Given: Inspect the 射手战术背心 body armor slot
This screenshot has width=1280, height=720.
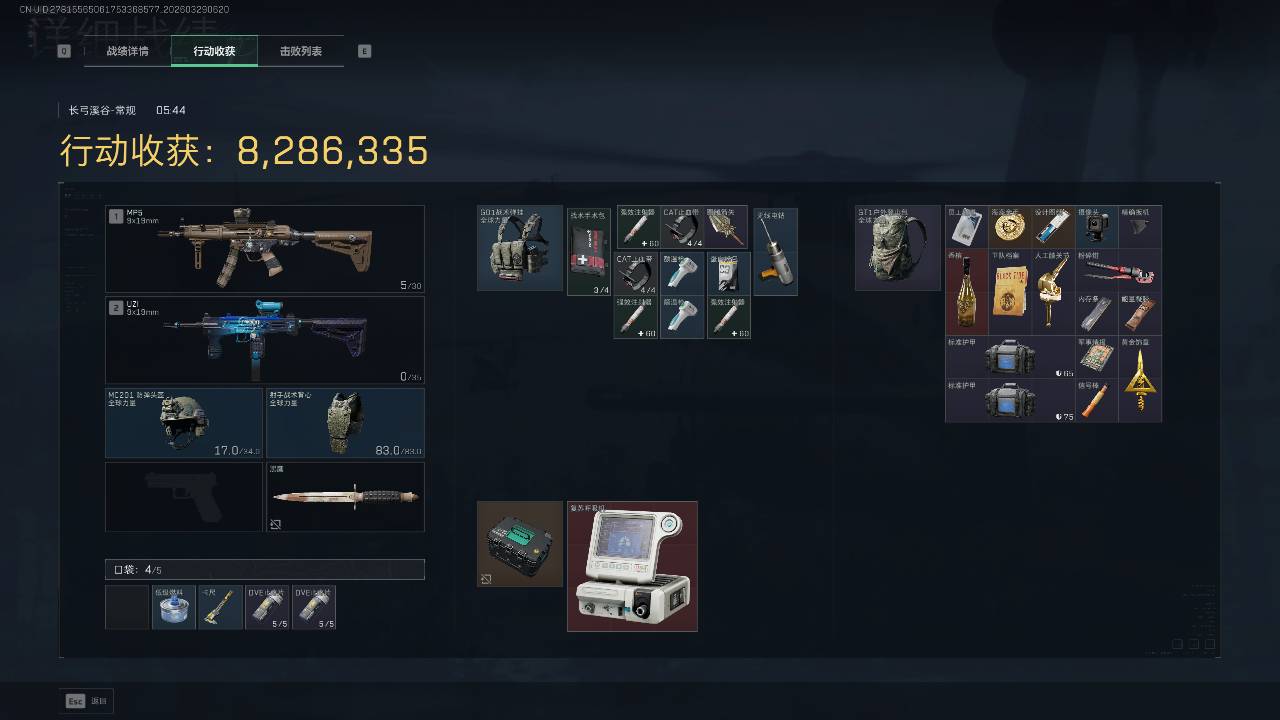Looking at the screenshot, I should click(x=345, y=423).
